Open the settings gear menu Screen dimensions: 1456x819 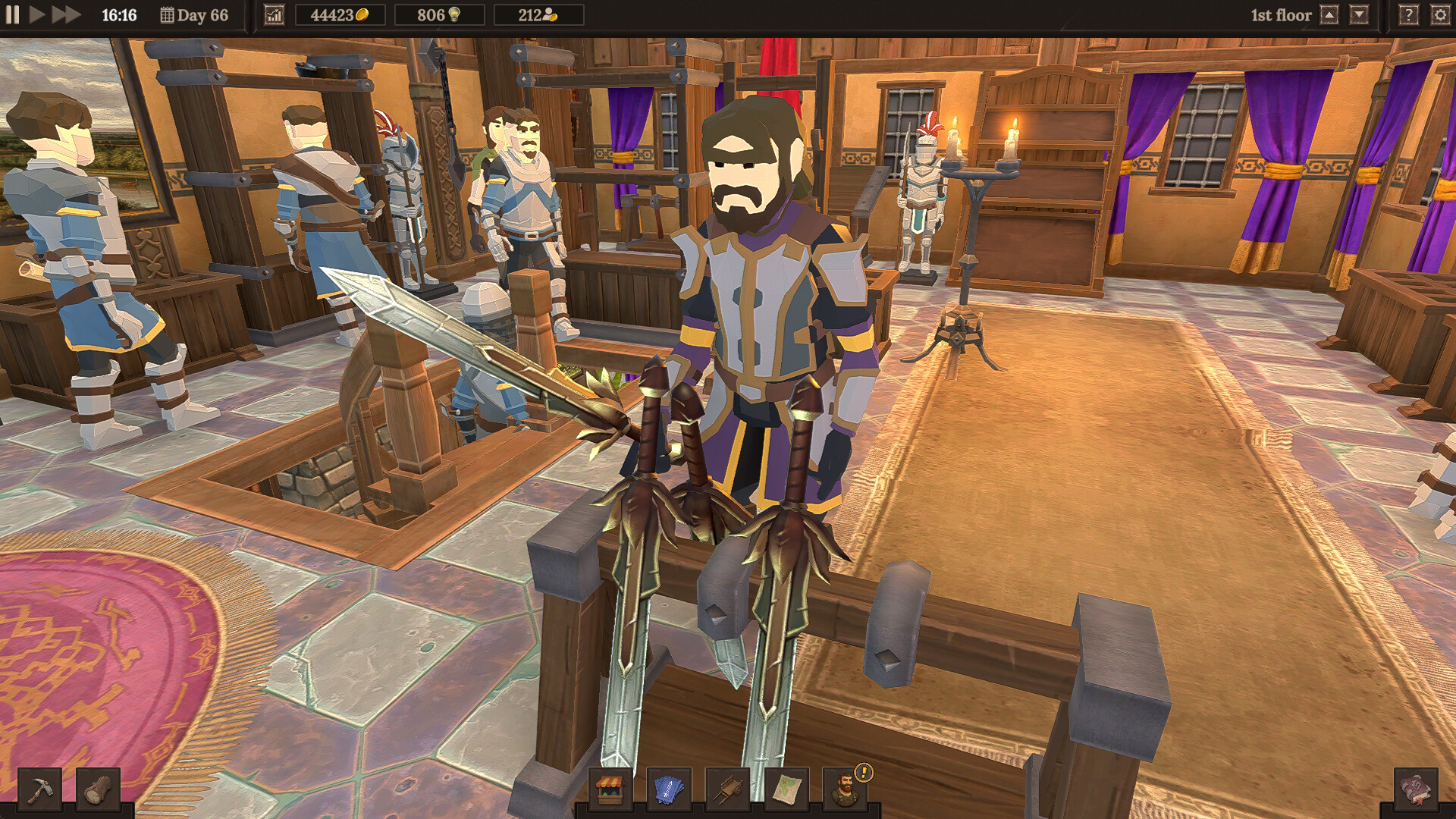(1440, 14)
